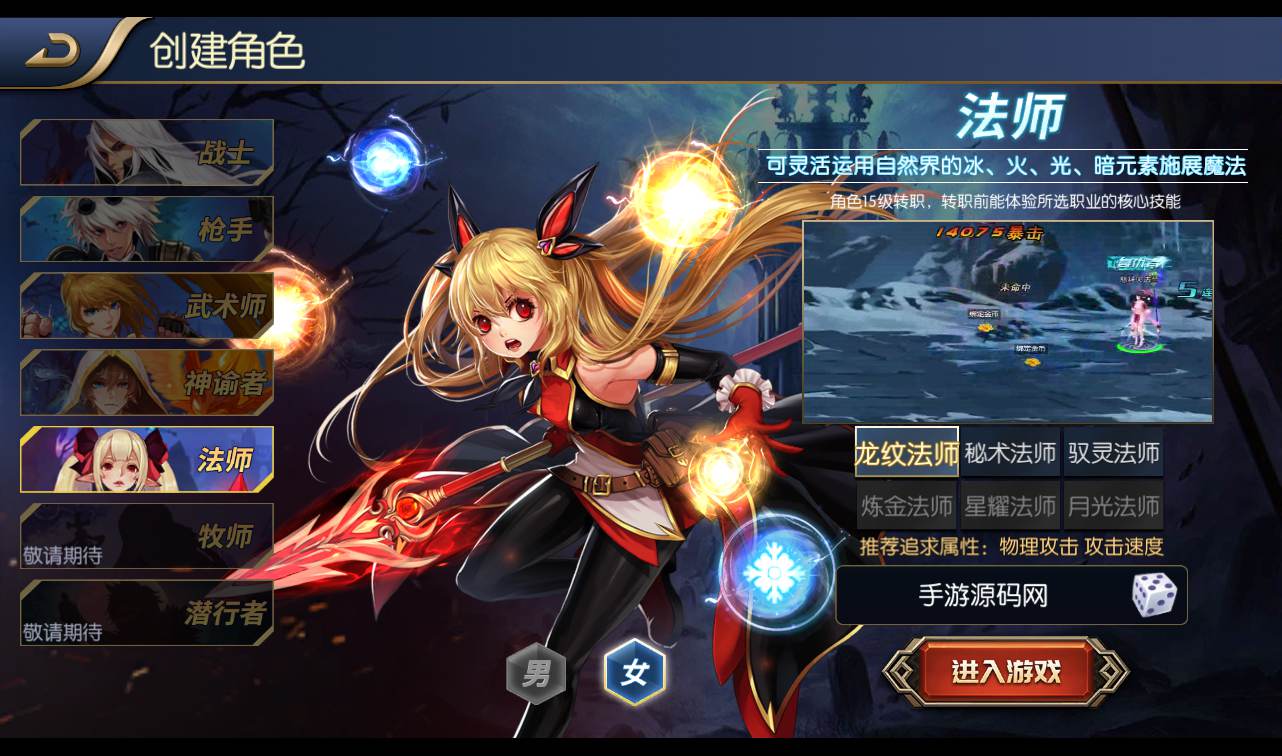Click the 炼金法师 alchemy mage option
1282x756 pixels.
coord(906,506)
